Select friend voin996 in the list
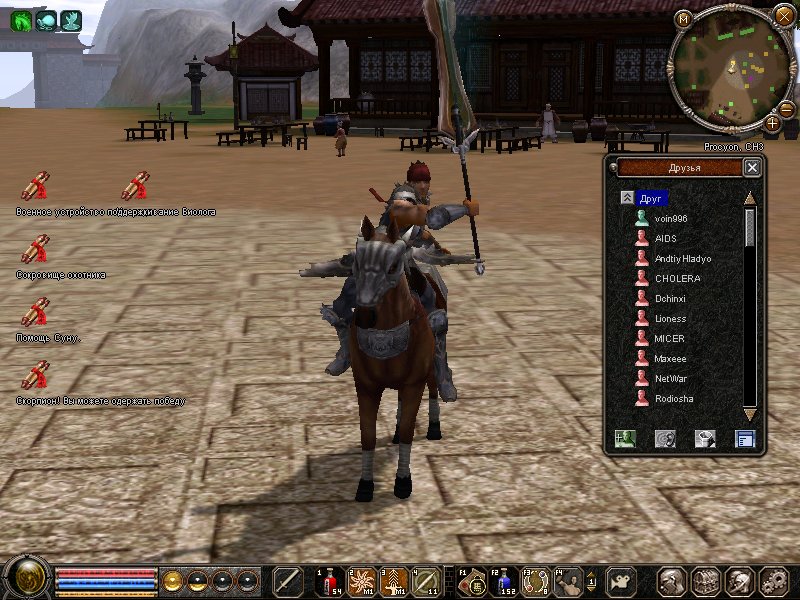Image resolution: width=800 pixels, height=600 pixels. pos(670,219)
